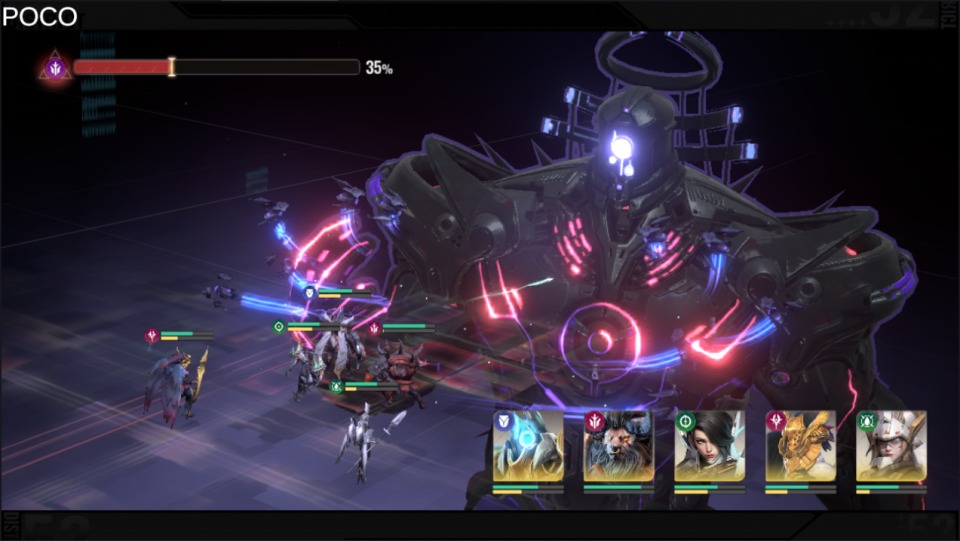Activate the golden armored hero card
This screenshot has width=960, height=541.
(801, 446)
